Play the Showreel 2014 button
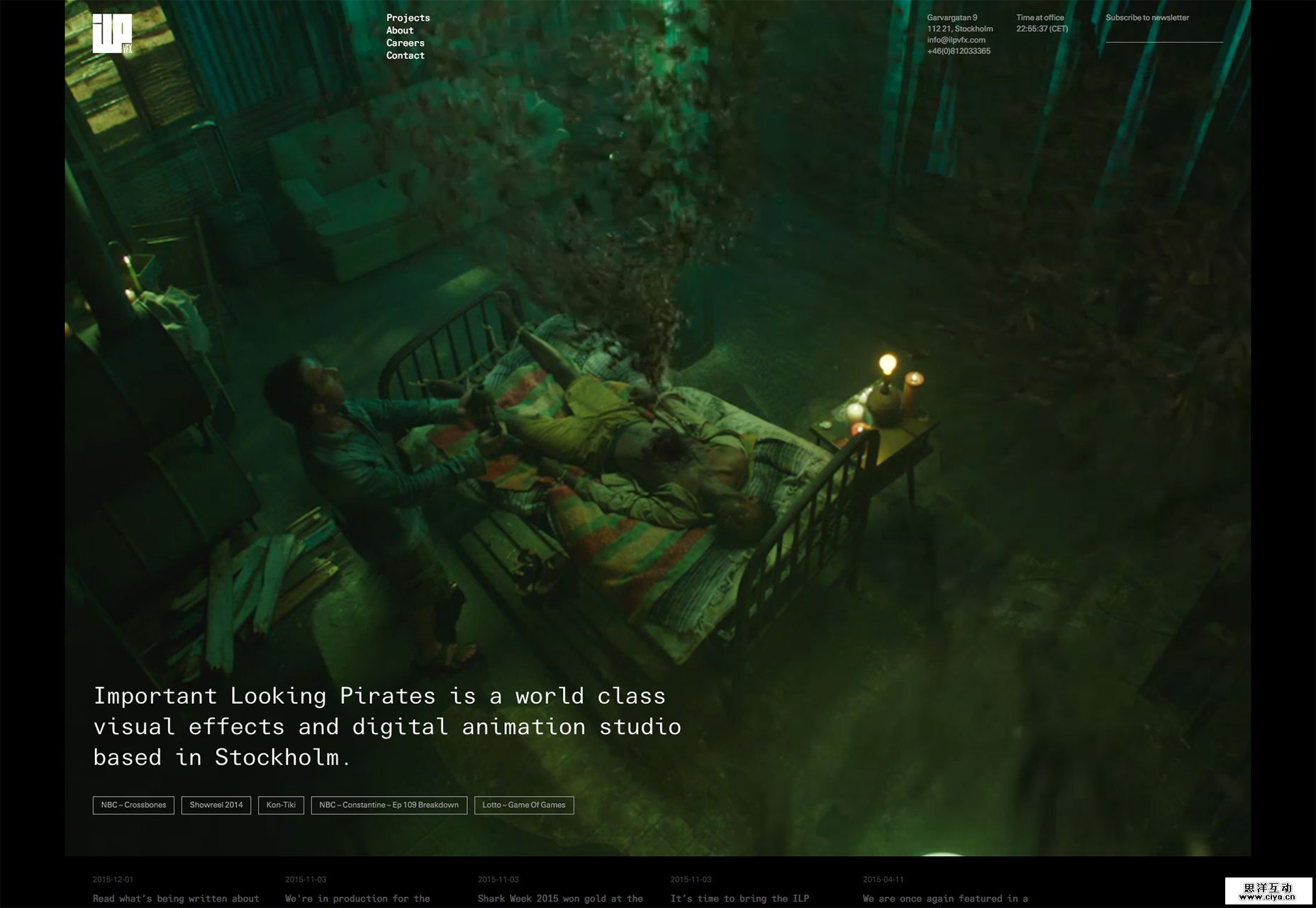The image size is (1316, 908). click(x=216, y=805)
